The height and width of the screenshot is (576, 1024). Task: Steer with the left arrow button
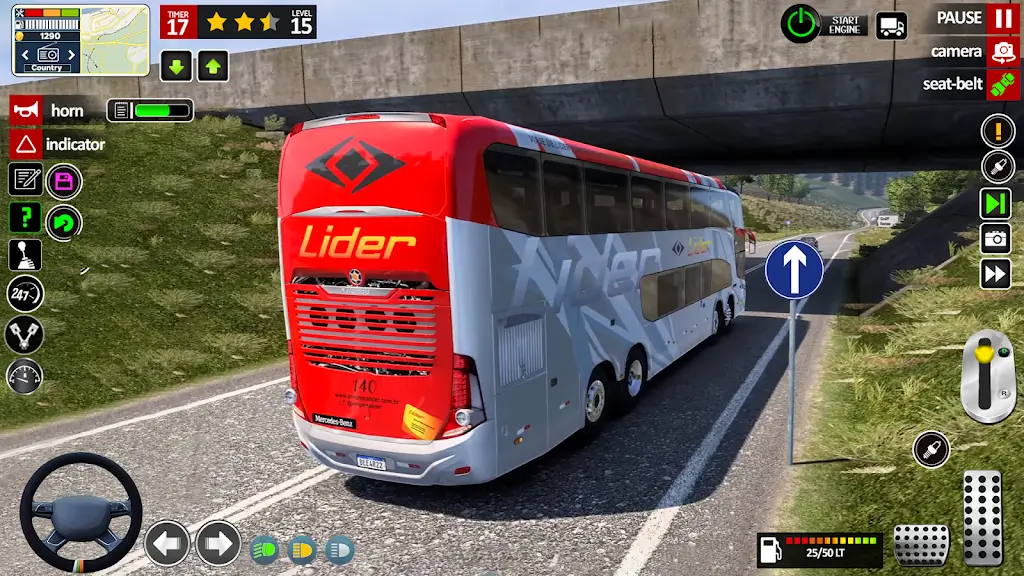167,543
